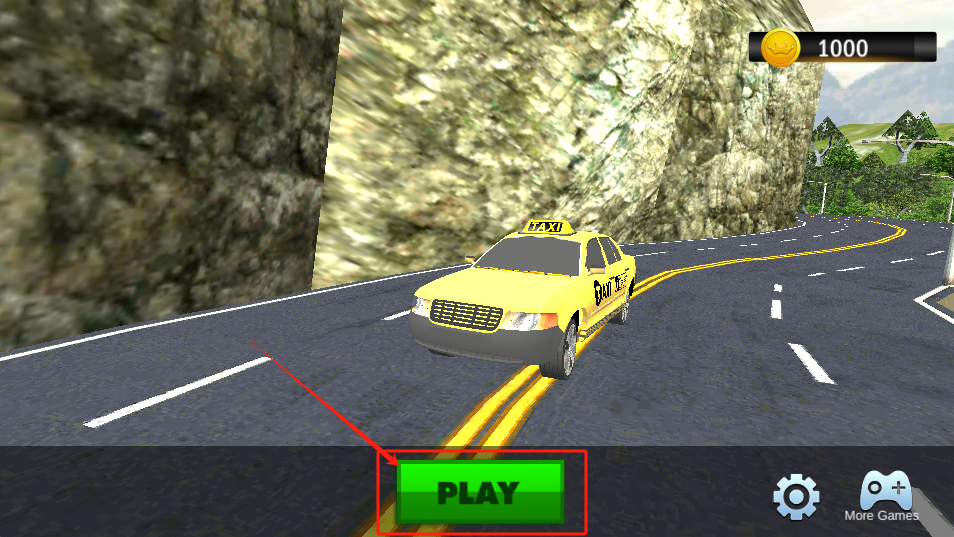Open the More Games controller link

point(883,495)
